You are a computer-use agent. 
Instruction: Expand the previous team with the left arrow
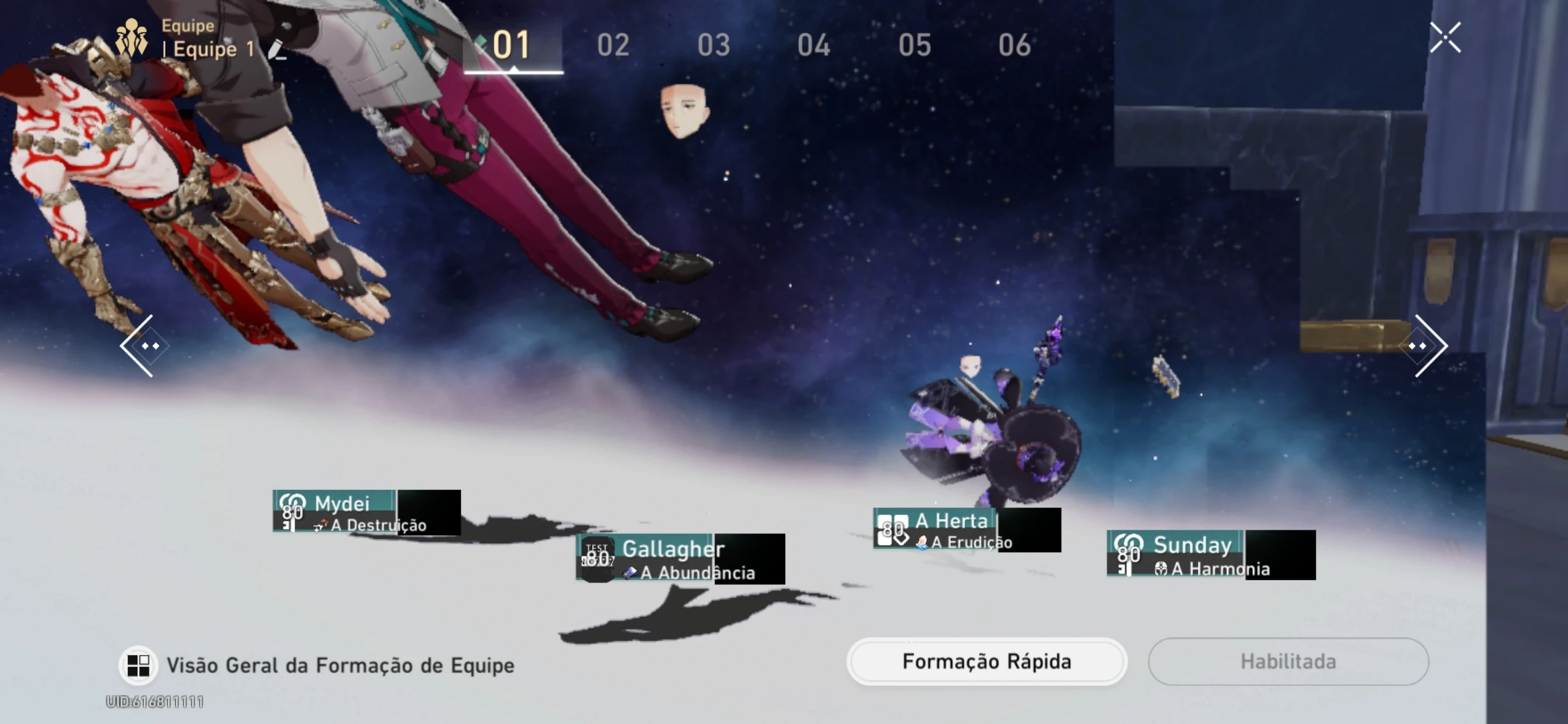[149, 345]
